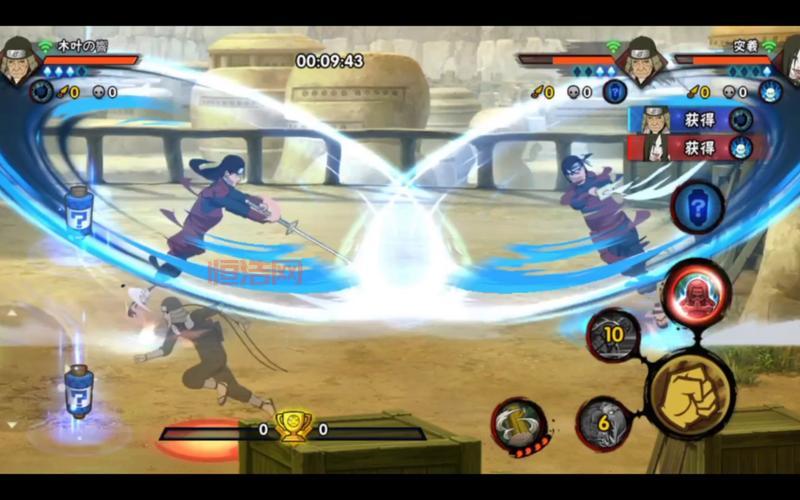This screenshot has width=800, height=500.
Task: Click the blue scroll icon under the player portrait
Action: click(41, 92)
